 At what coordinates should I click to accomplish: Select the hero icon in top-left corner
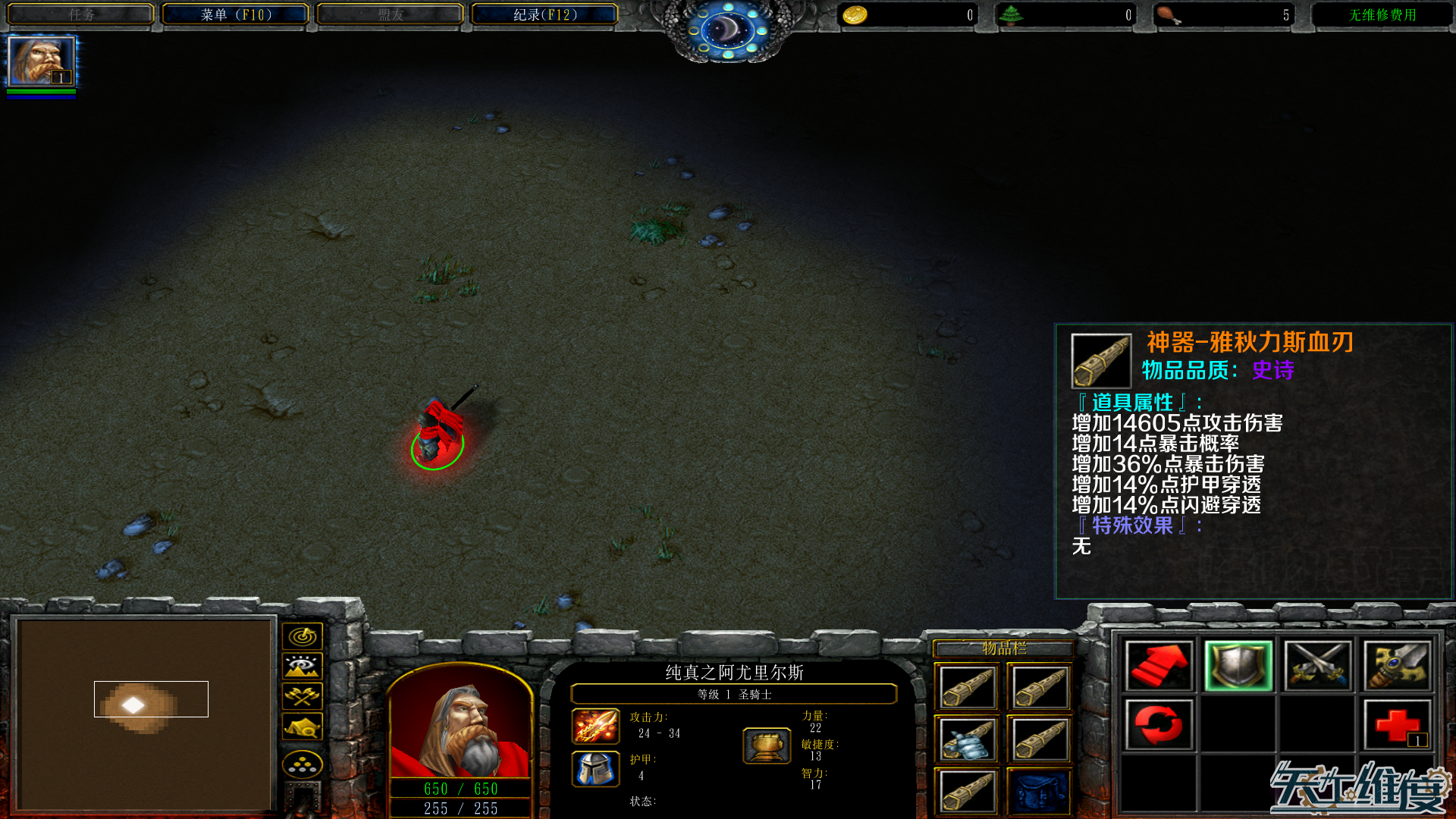(41, 62)
